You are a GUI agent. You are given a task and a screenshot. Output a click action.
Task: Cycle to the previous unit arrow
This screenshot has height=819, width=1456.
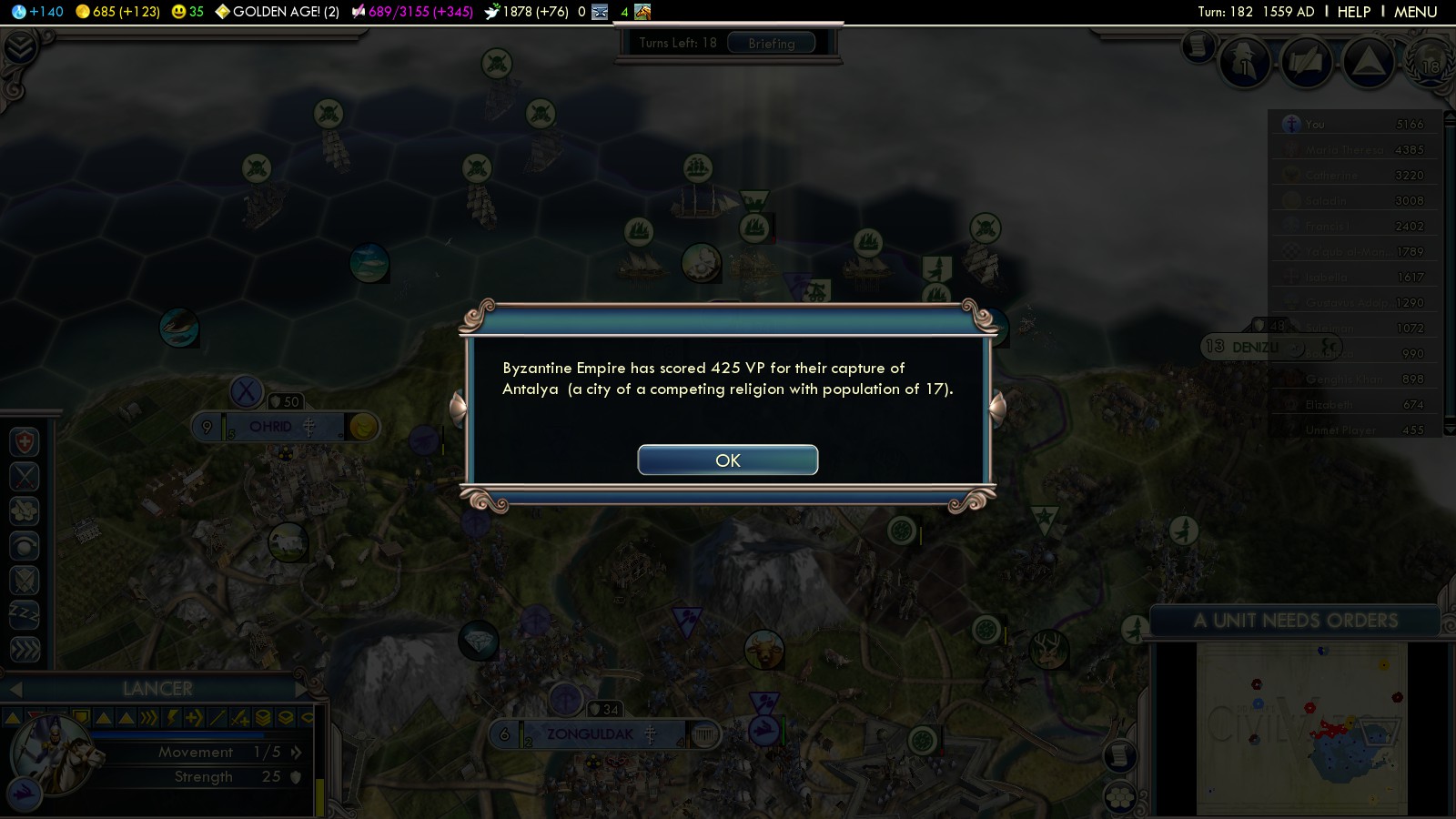click(x=15, y=689)
